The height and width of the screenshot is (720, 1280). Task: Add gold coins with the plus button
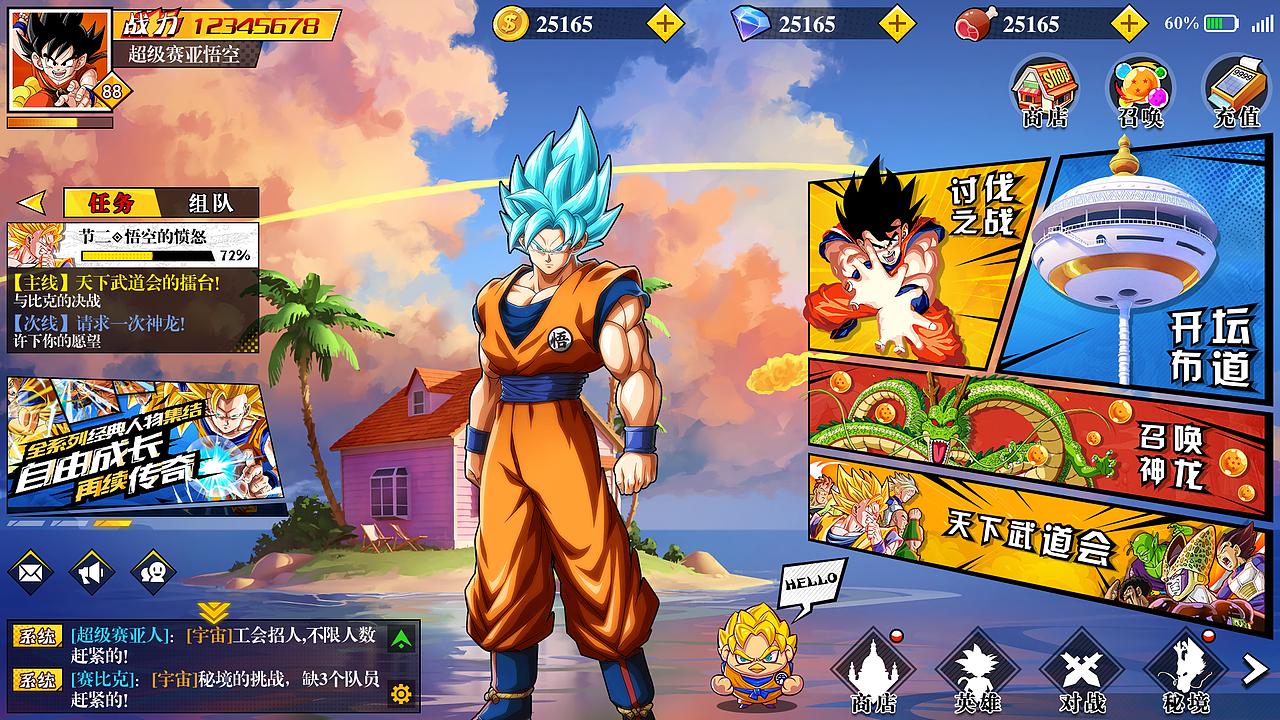[666, 23]
